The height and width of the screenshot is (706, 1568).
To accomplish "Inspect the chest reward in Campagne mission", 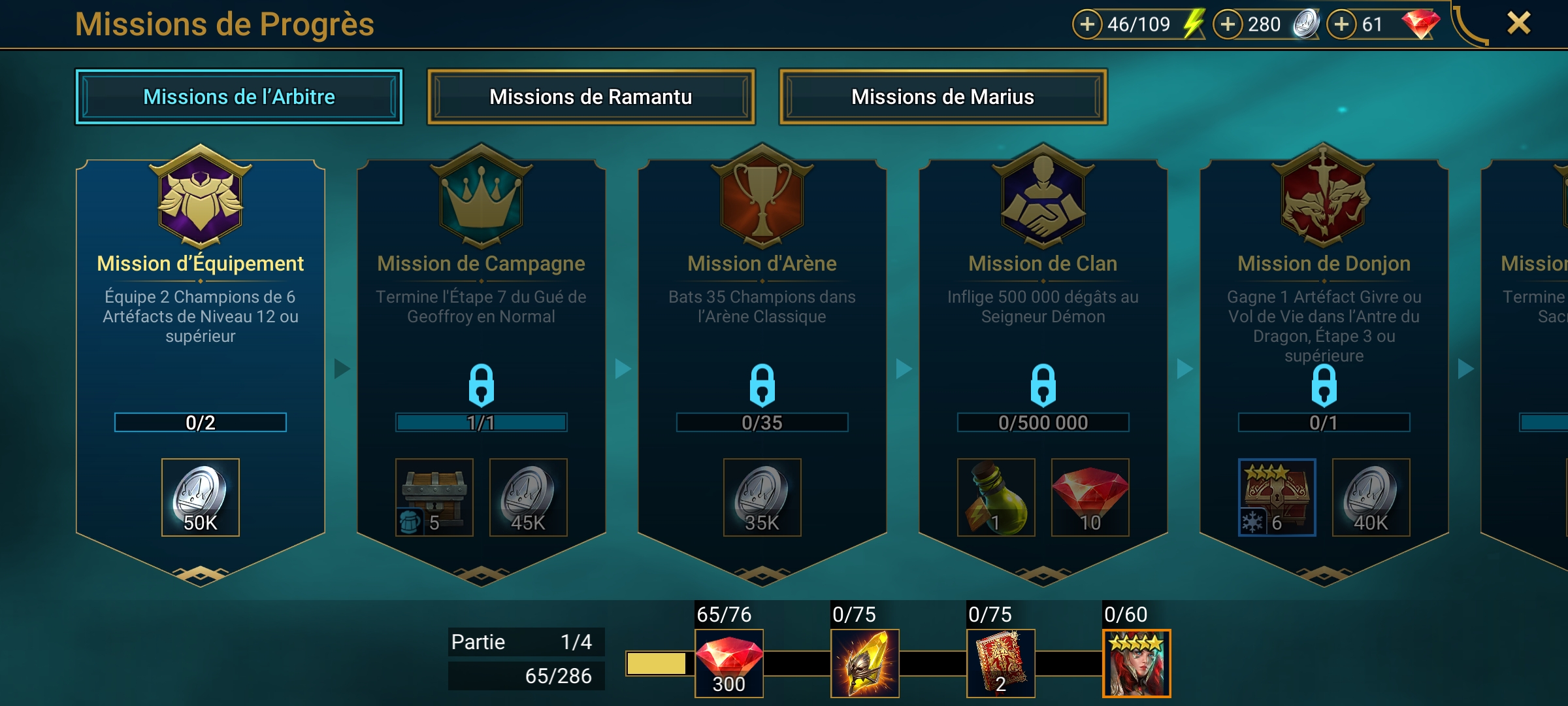I will [434, 497].
